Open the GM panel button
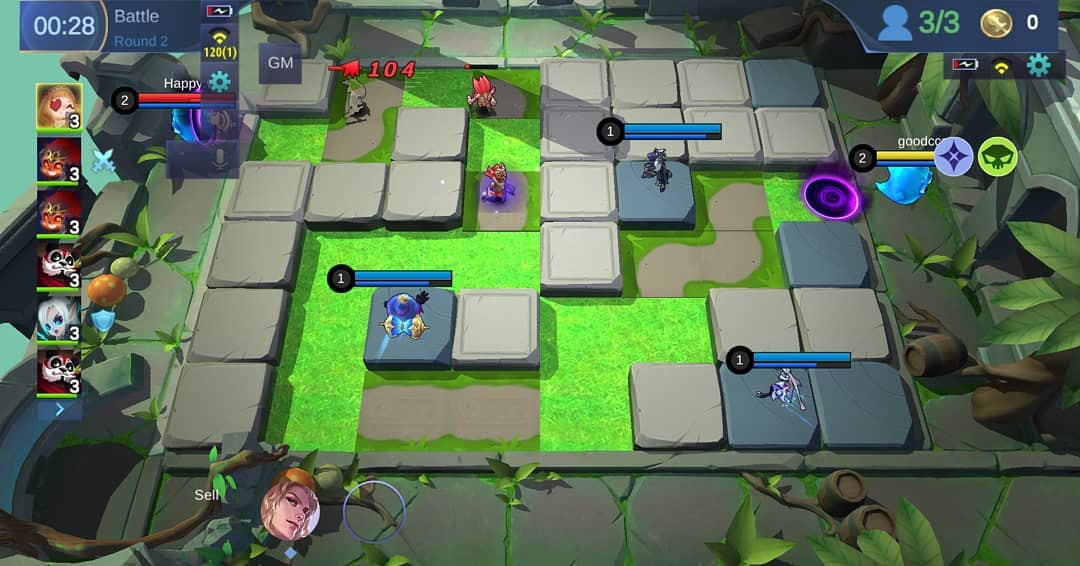Image resolution: width=1080 pixels, height=566 pixels. 280,63
